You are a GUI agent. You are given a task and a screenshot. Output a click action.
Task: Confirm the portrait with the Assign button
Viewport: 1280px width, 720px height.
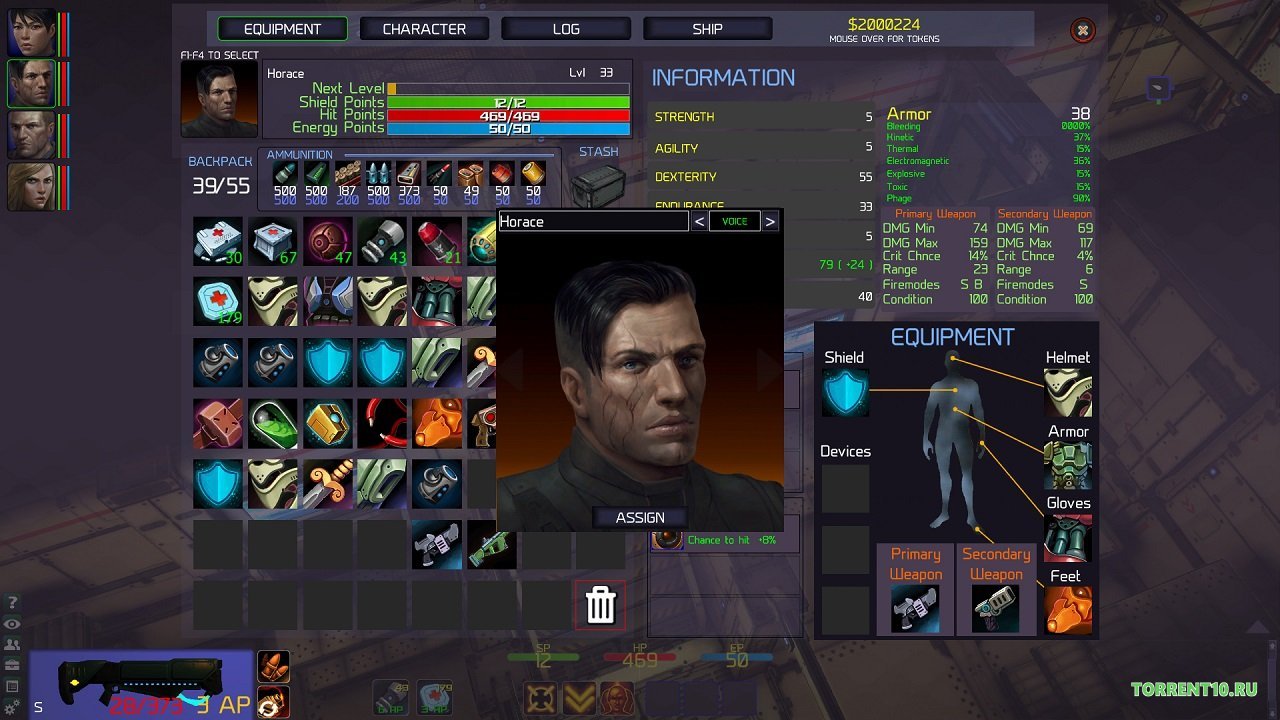point(640,517)
